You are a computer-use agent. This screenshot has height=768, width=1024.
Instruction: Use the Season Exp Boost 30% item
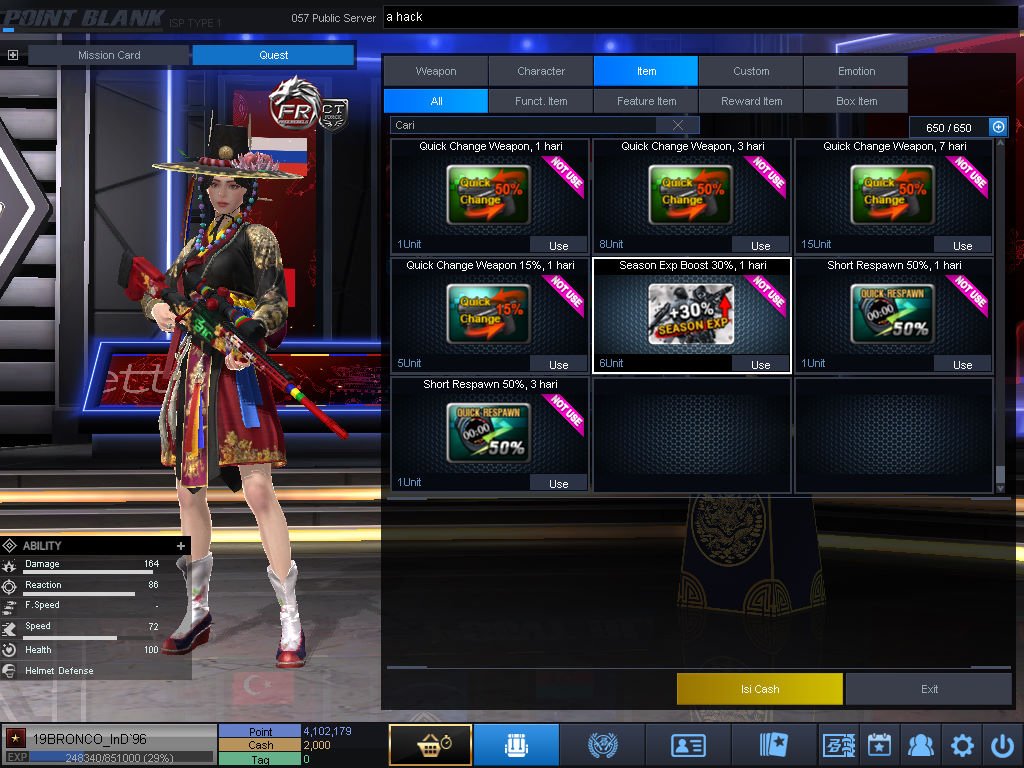pyautogui.click(x=760, y=365)
